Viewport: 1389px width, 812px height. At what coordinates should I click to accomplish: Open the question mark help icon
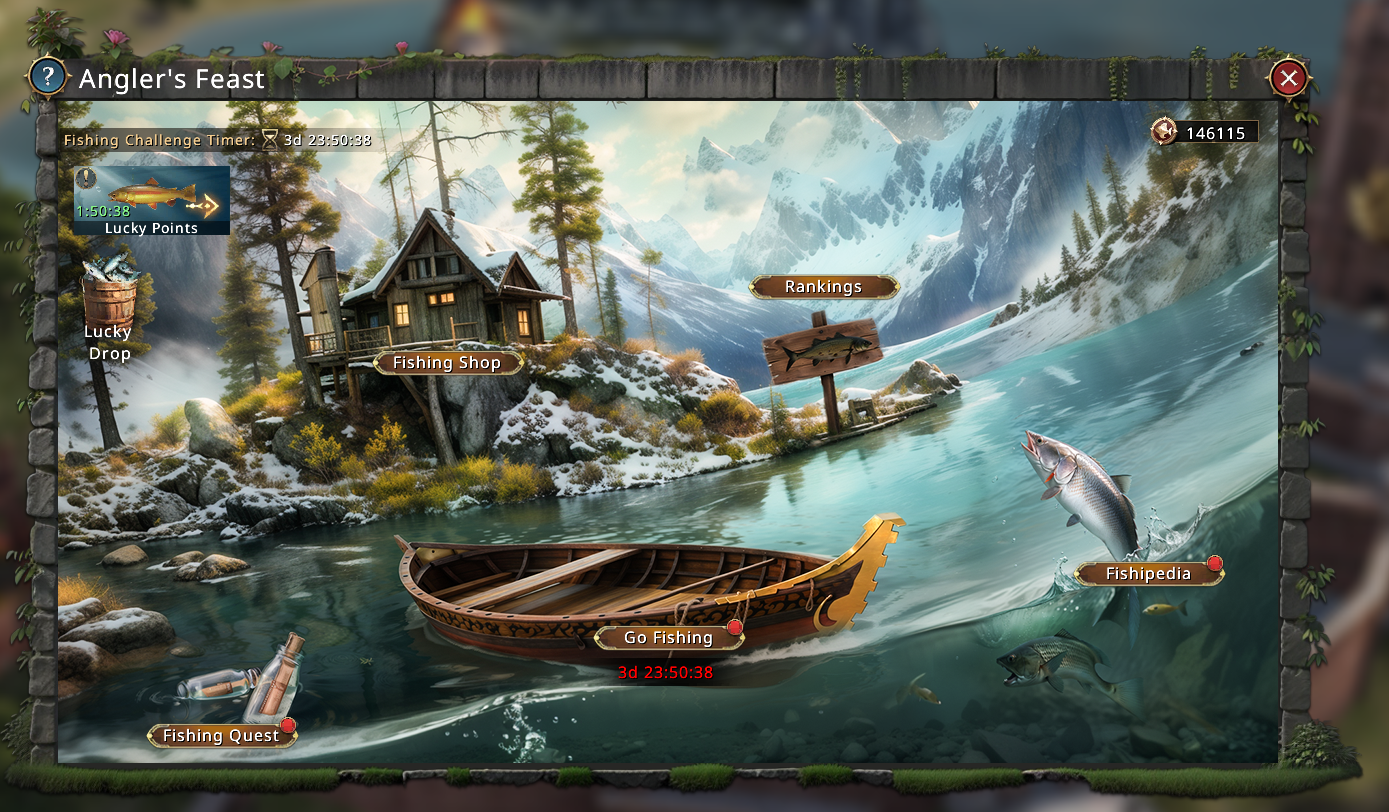coord(47,77)
